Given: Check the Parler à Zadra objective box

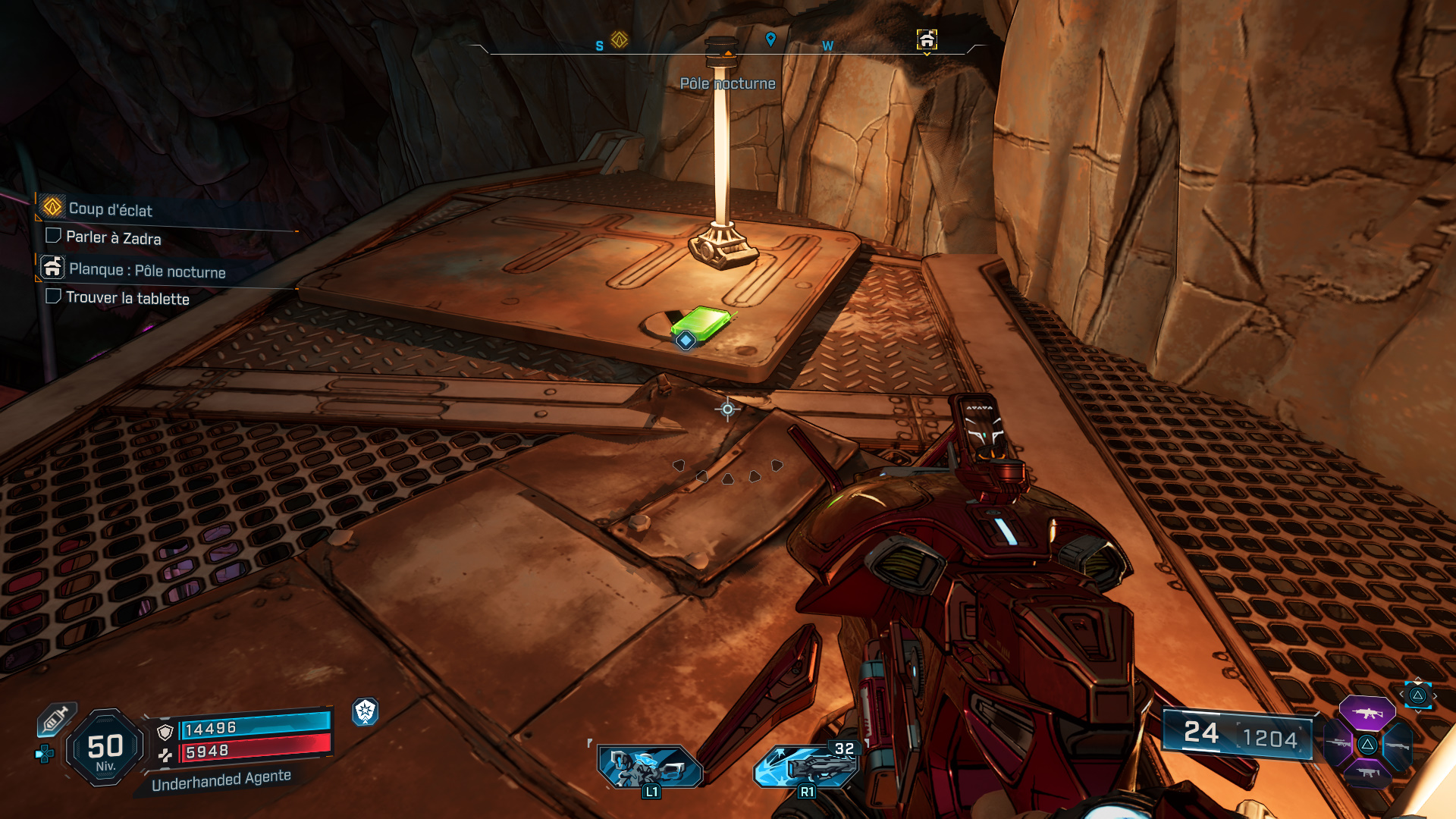Looking at the screenshot, I should (x=53, y=236).
